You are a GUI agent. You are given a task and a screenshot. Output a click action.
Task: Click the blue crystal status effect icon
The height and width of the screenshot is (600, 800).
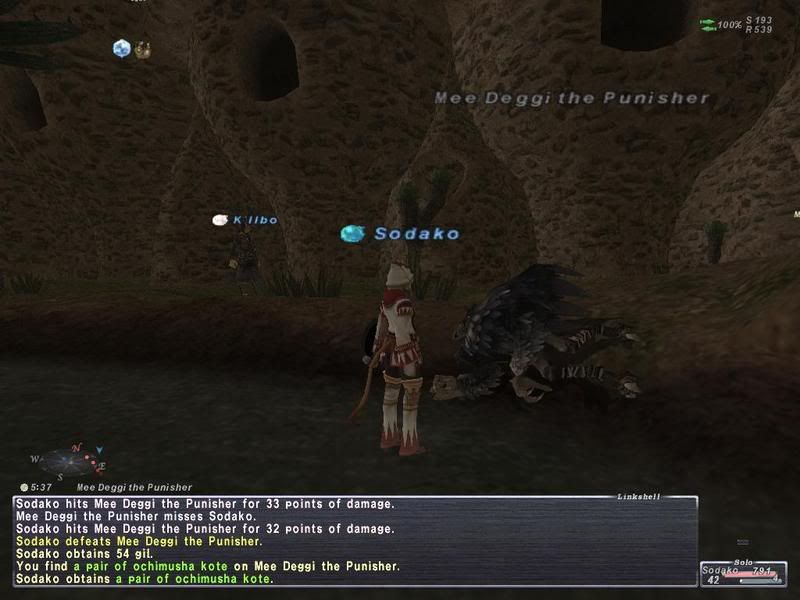(122, 47)
